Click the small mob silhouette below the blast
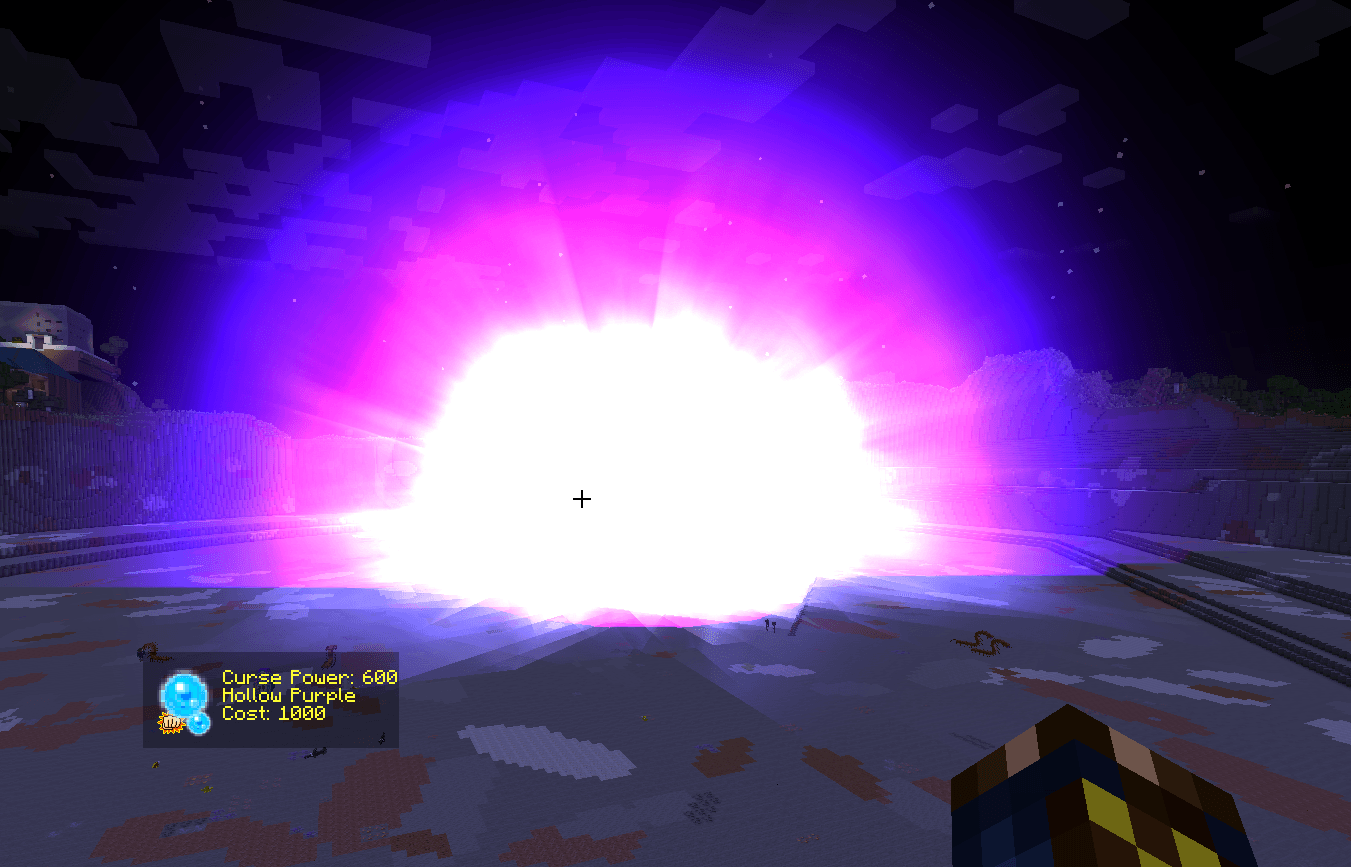 click(770, 624)
